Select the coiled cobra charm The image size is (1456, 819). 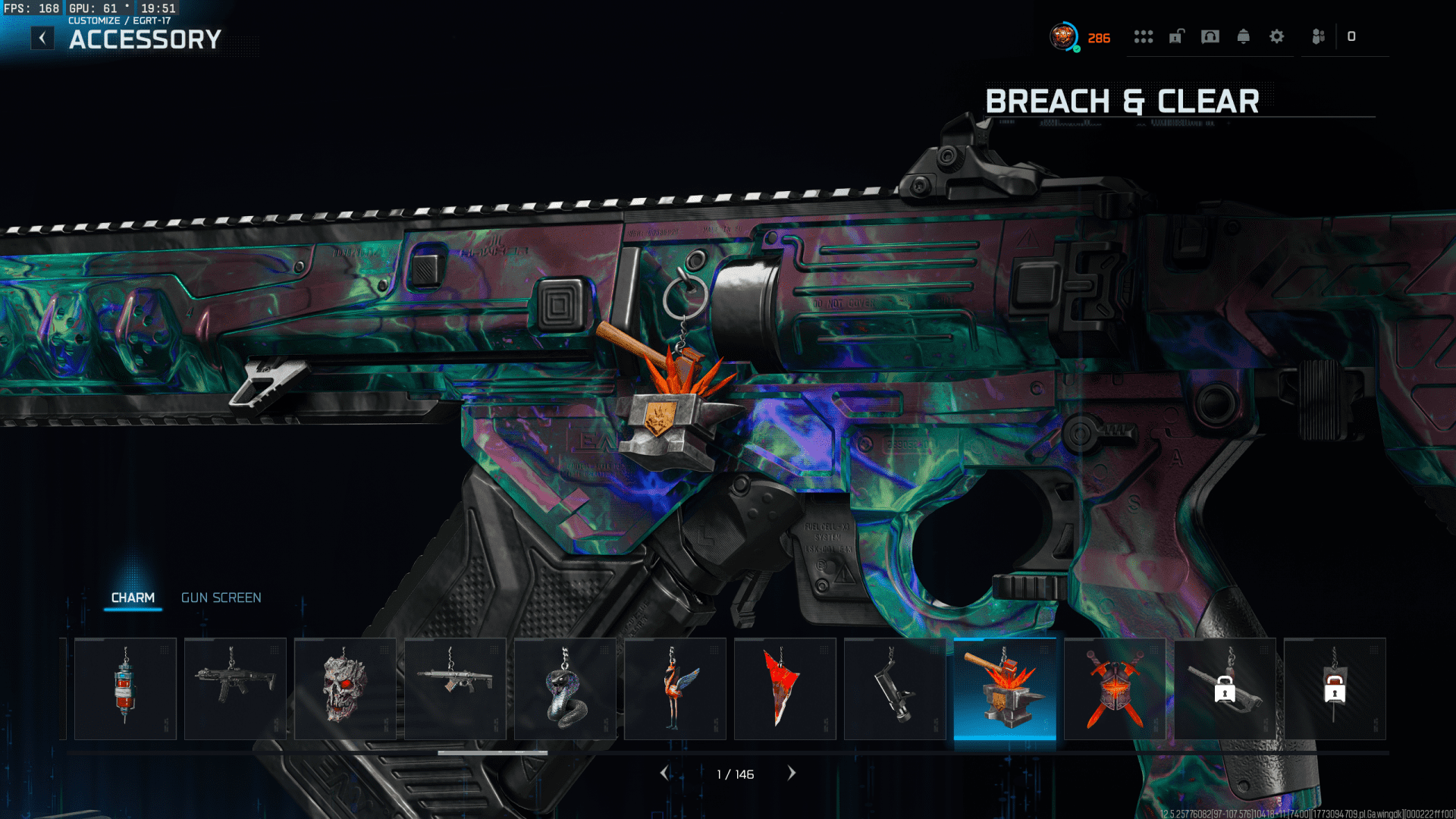565,689
